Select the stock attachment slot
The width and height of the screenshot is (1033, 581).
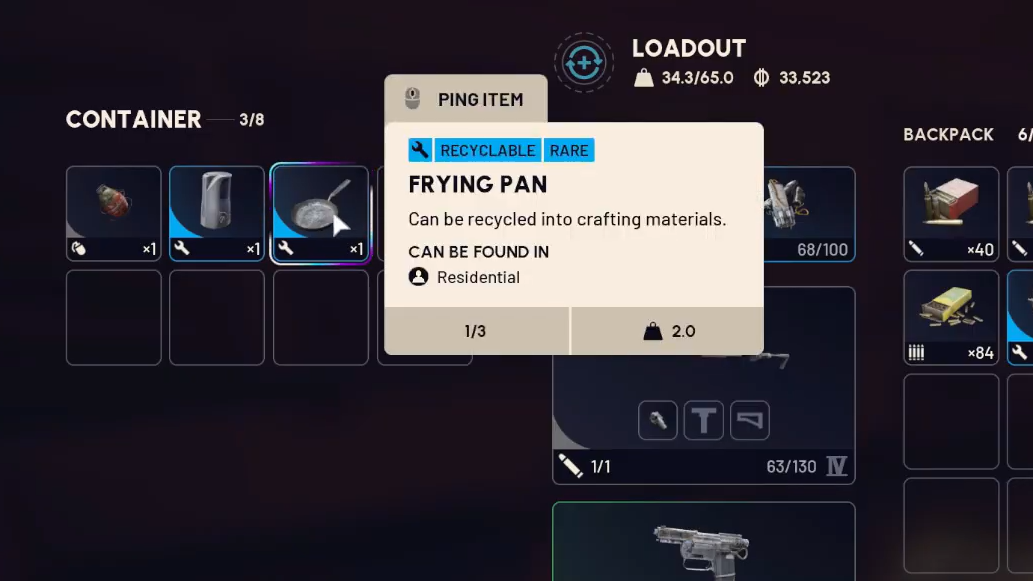pyautogui.click(x=750, y=421)
